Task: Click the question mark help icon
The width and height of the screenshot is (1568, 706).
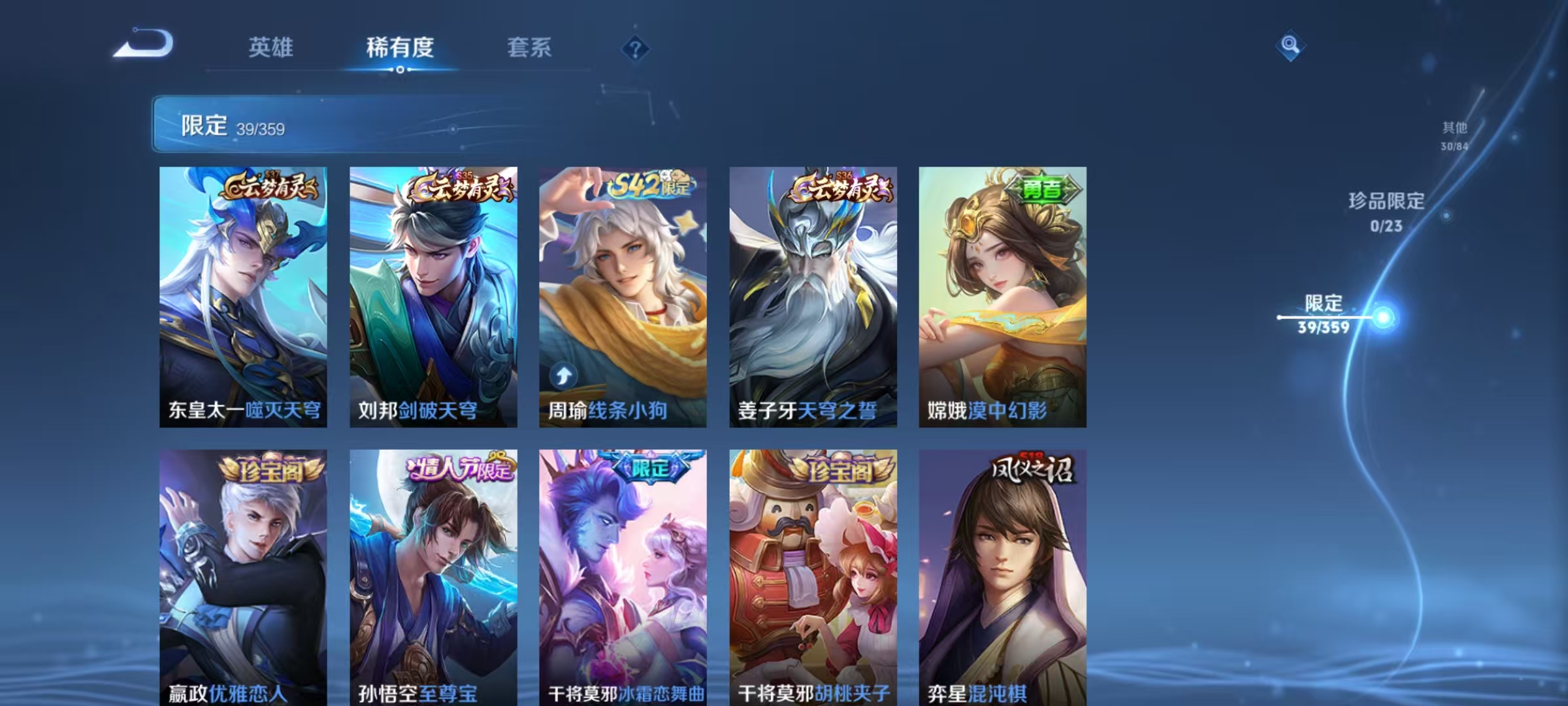Action: pyautogui.click(x=634, y=48)
